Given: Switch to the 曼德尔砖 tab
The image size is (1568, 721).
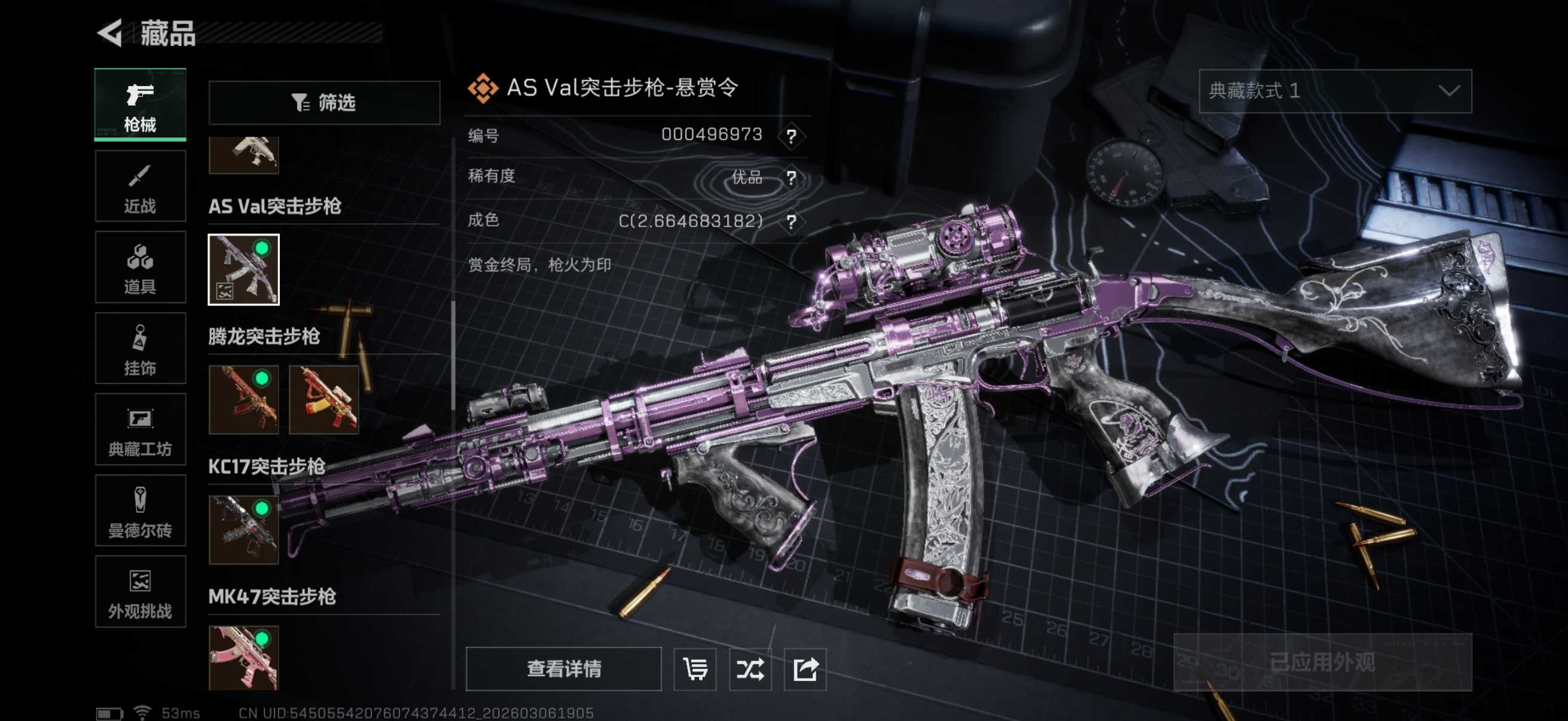Looking at the screenshot, I should pyautogui.click(x=140, y=511).
